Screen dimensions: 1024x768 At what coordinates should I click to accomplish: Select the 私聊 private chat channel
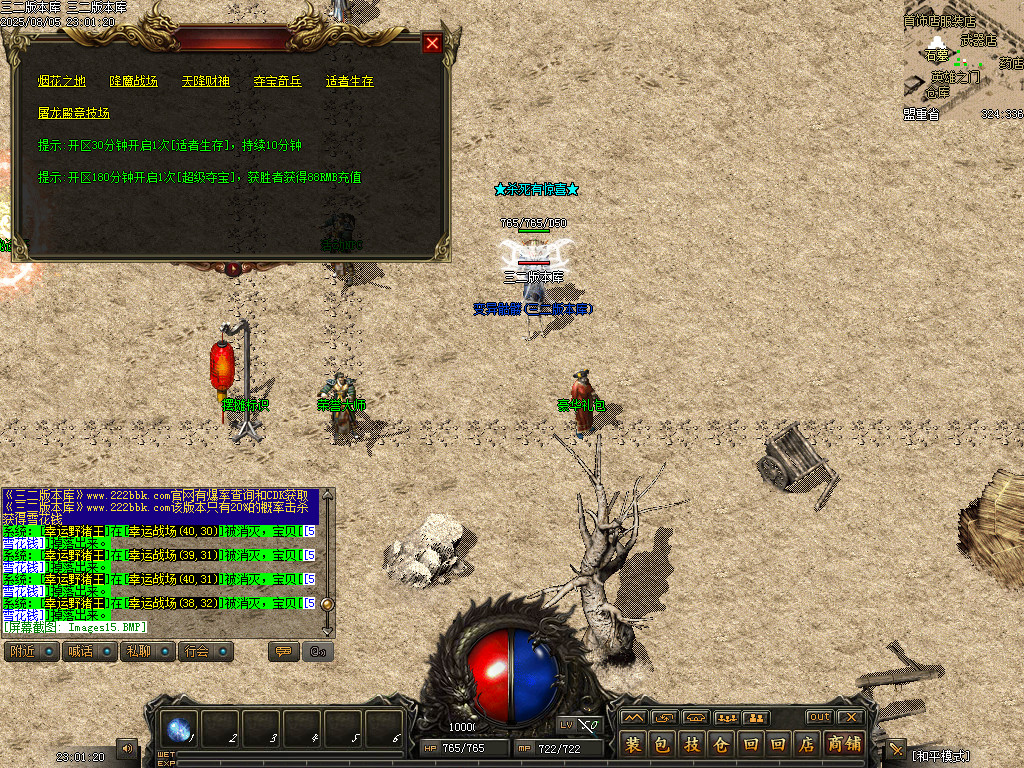pyautogui.click(x=147, y=652)
